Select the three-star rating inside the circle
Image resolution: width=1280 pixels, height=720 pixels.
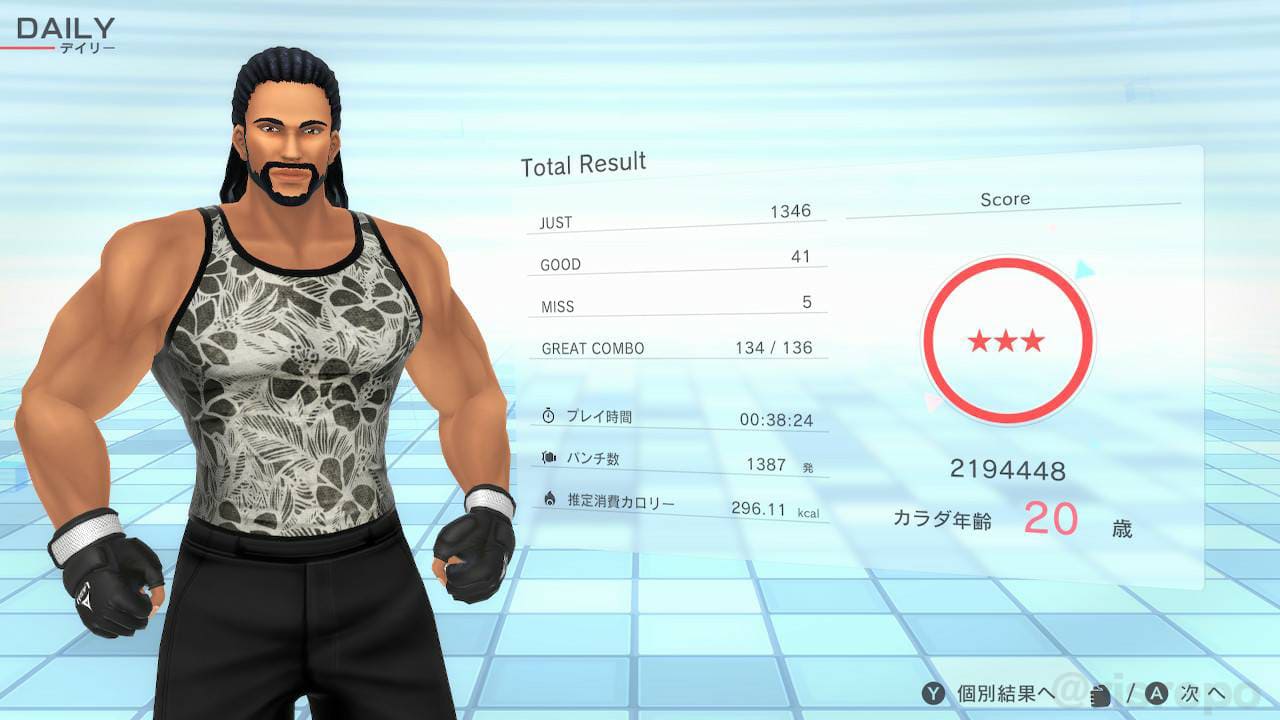coord(1007,340)
